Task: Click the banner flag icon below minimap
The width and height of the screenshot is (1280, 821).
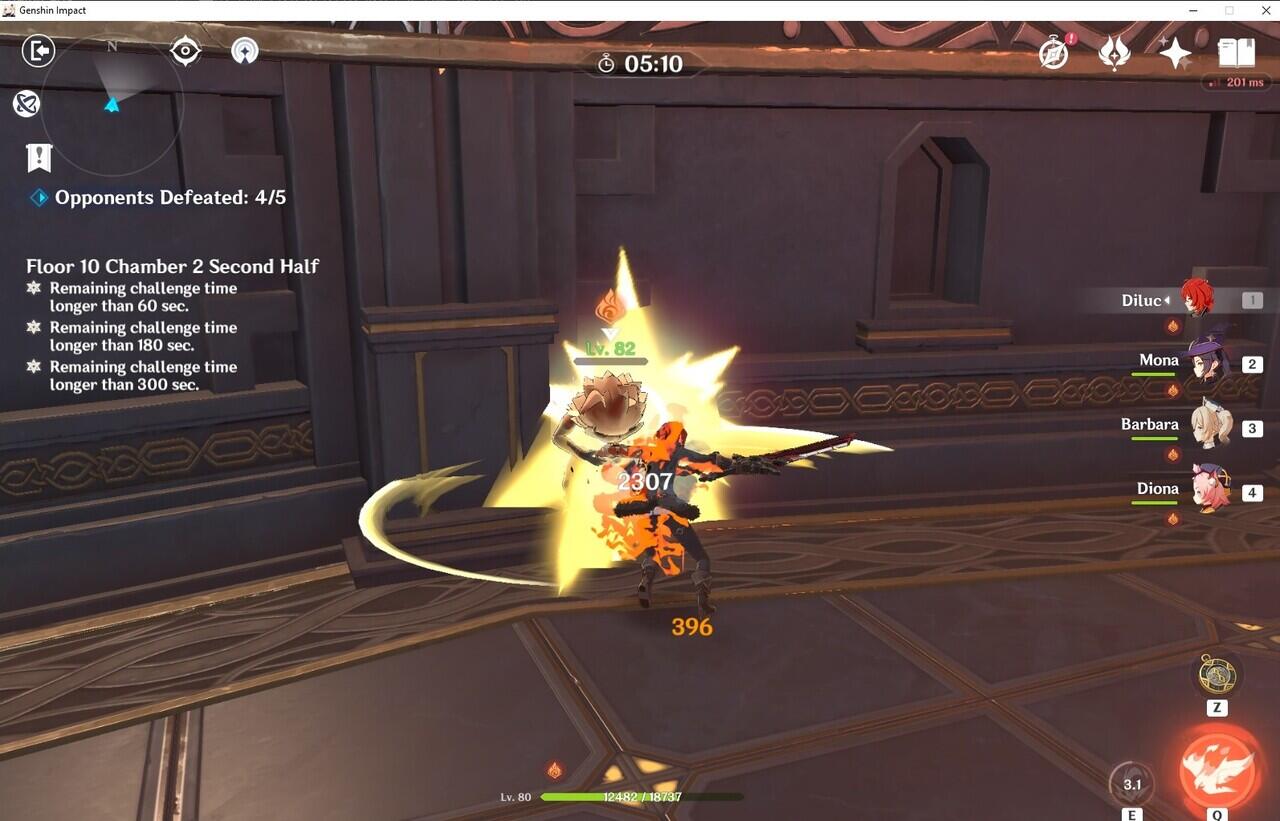Action: pos(39,157)
